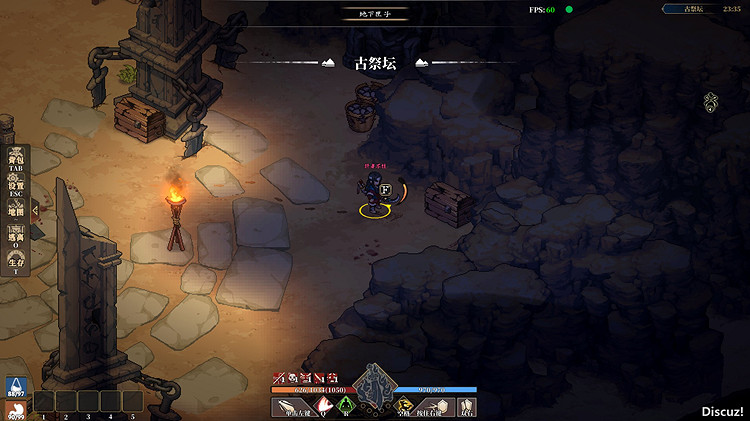Collapse the left side menu arrow

(x=35, y=210)
